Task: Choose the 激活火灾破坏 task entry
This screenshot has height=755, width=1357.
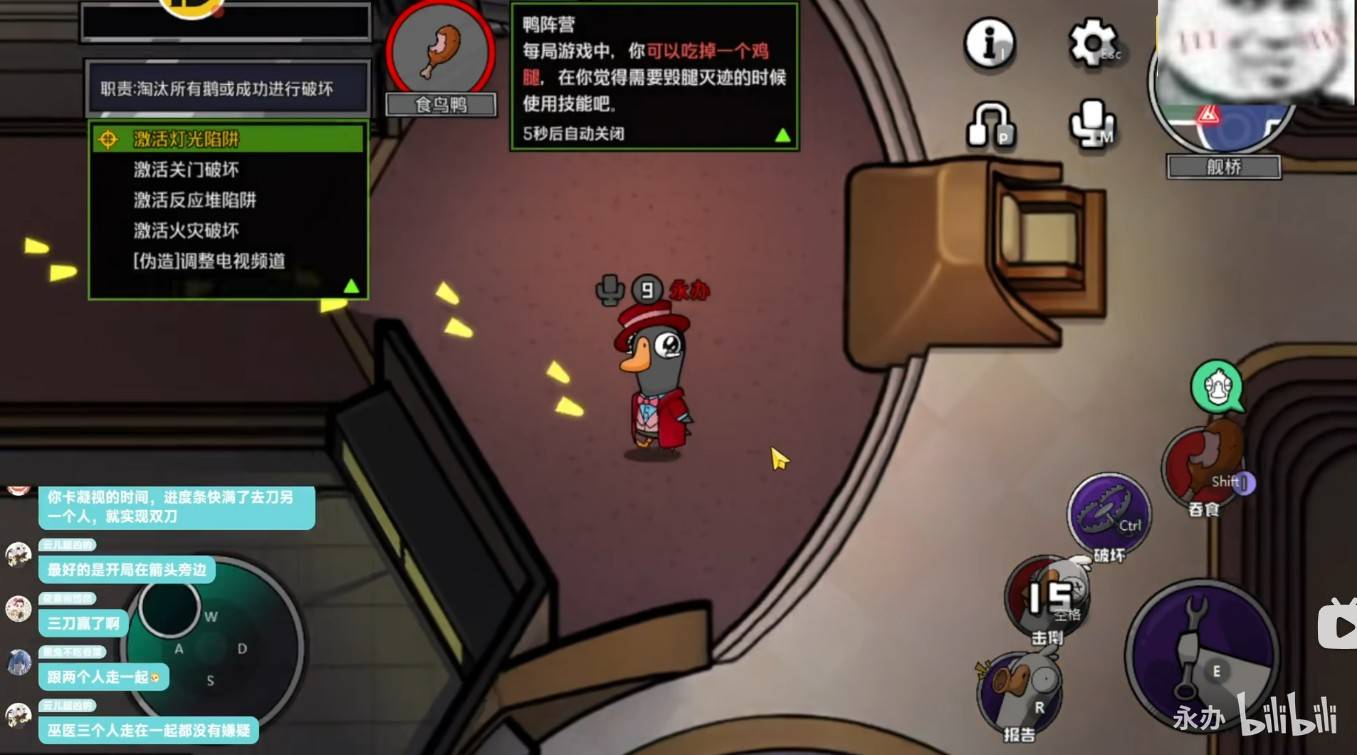Action: click(x=187, y=230)
